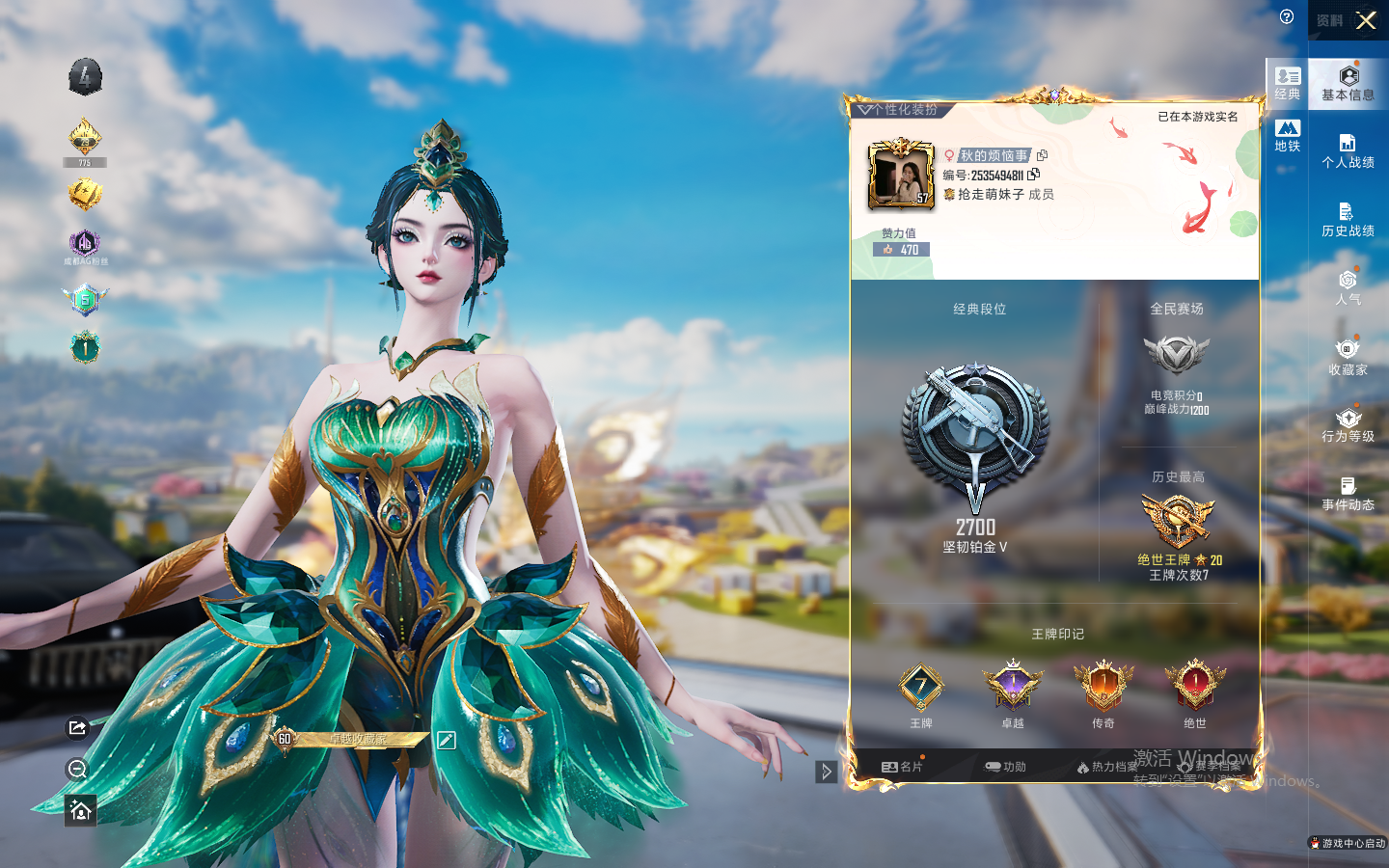The image size is (1389, 868).
Task: Open the 名片 section
Action: 902,767
